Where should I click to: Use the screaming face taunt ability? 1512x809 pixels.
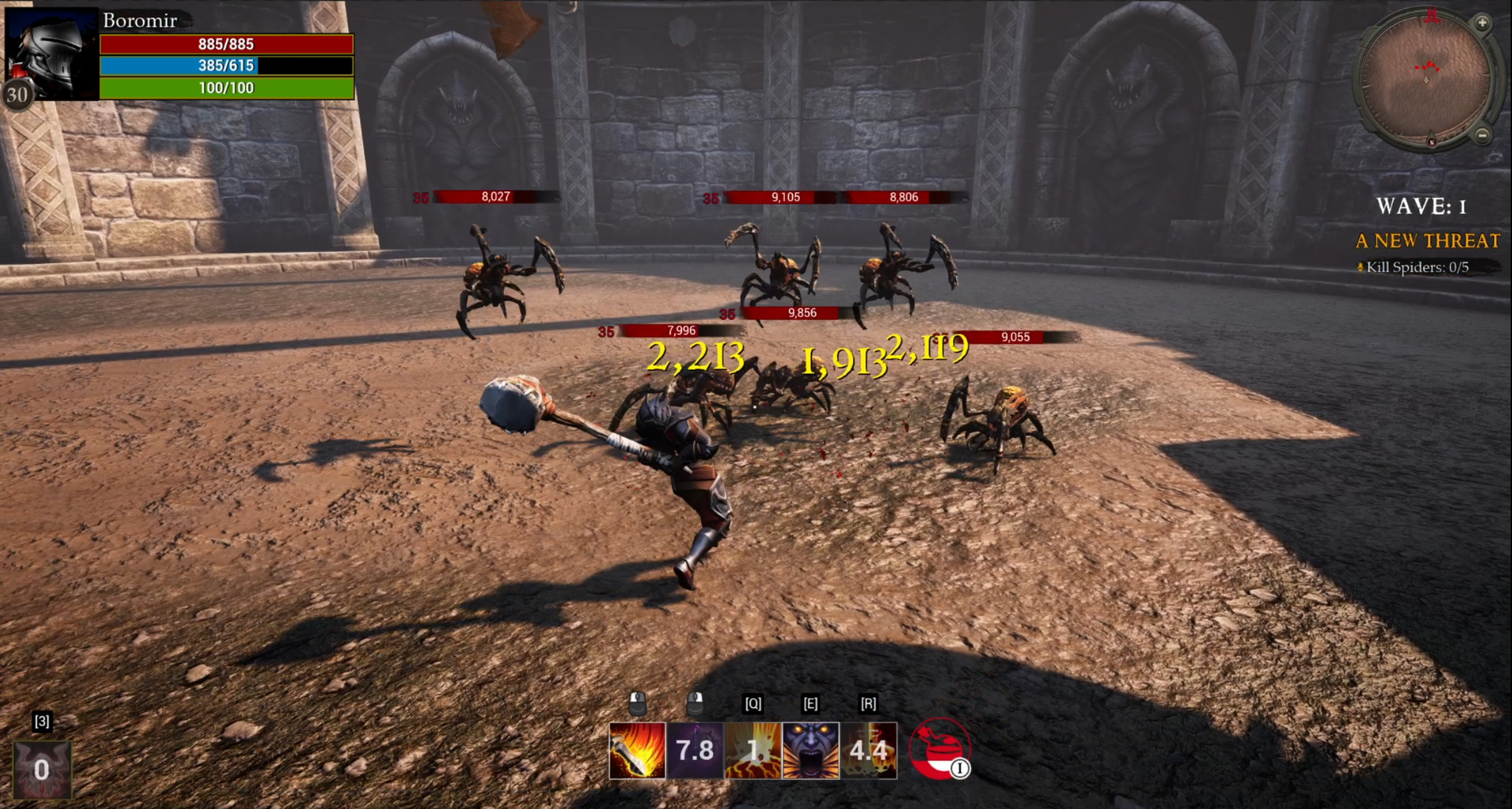coord(810,751)
